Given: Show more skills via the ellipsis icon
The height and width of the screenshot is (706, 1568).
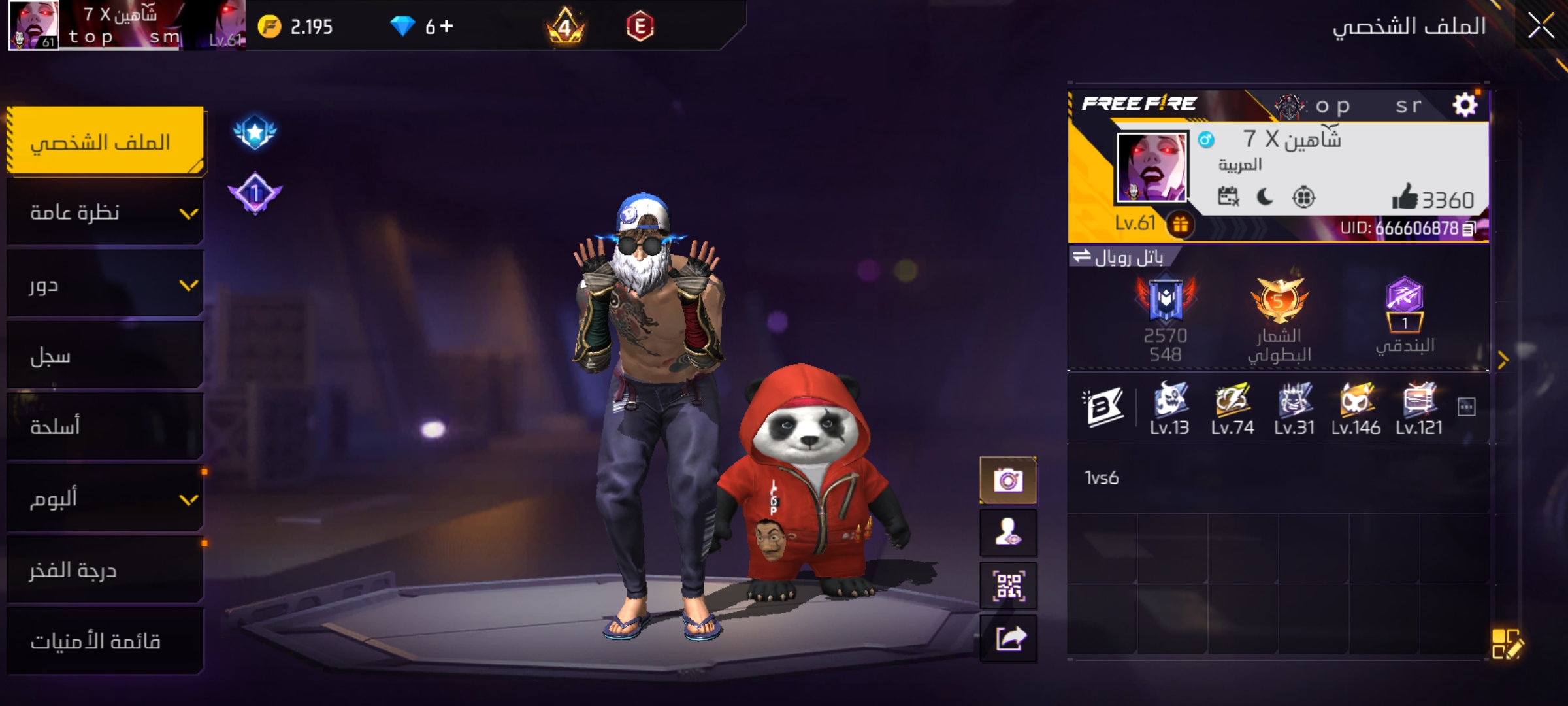Looking at the screenshot, I should click(x=1466, y=407).
